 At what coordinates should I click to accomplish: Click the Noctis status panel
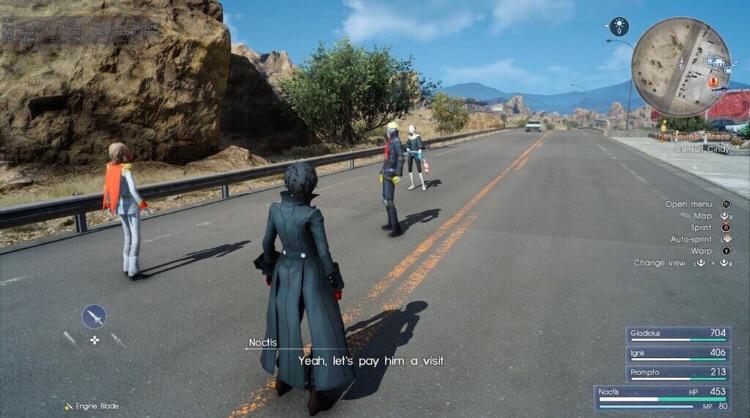(x=670, y=397)
